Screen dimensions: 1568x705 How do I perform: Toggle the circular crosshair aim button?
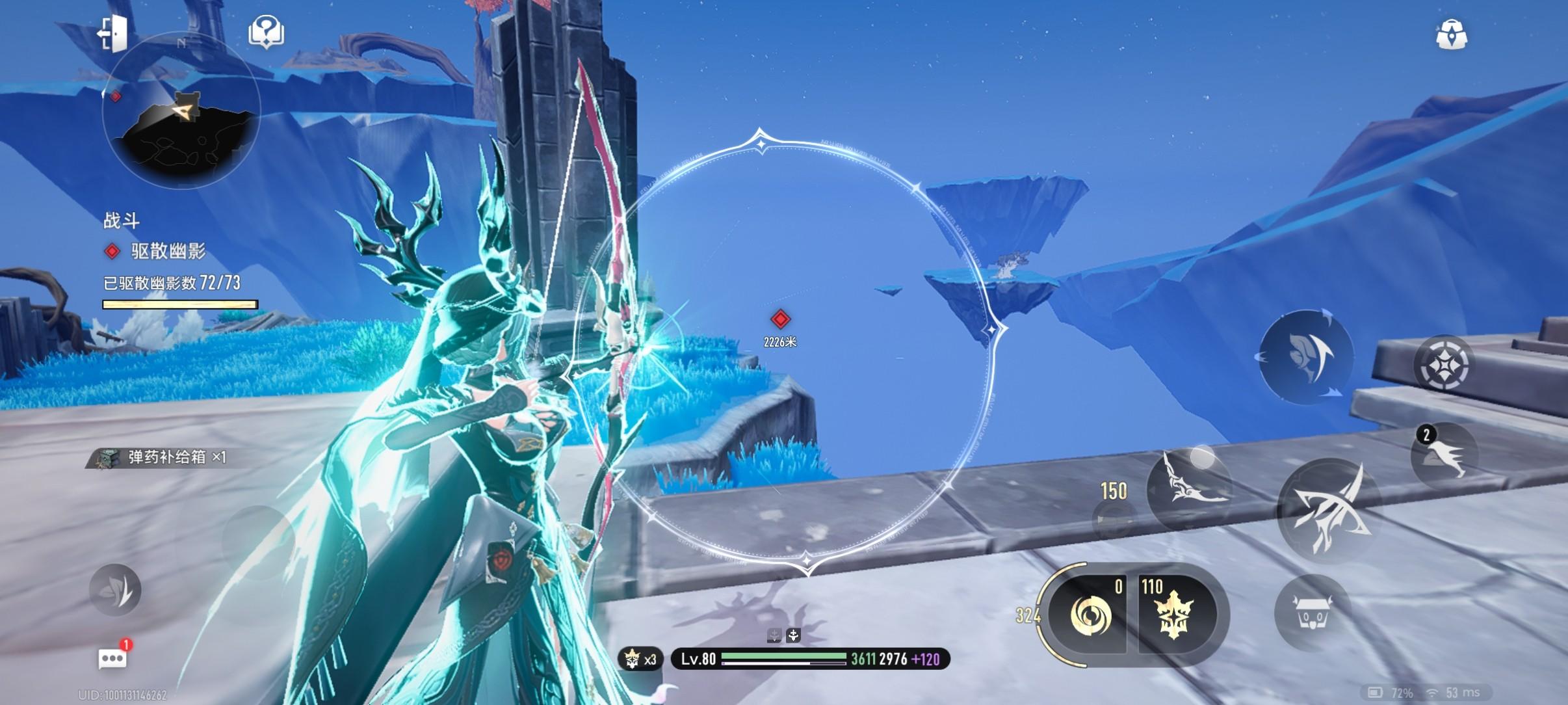[x=1443, y=364]
